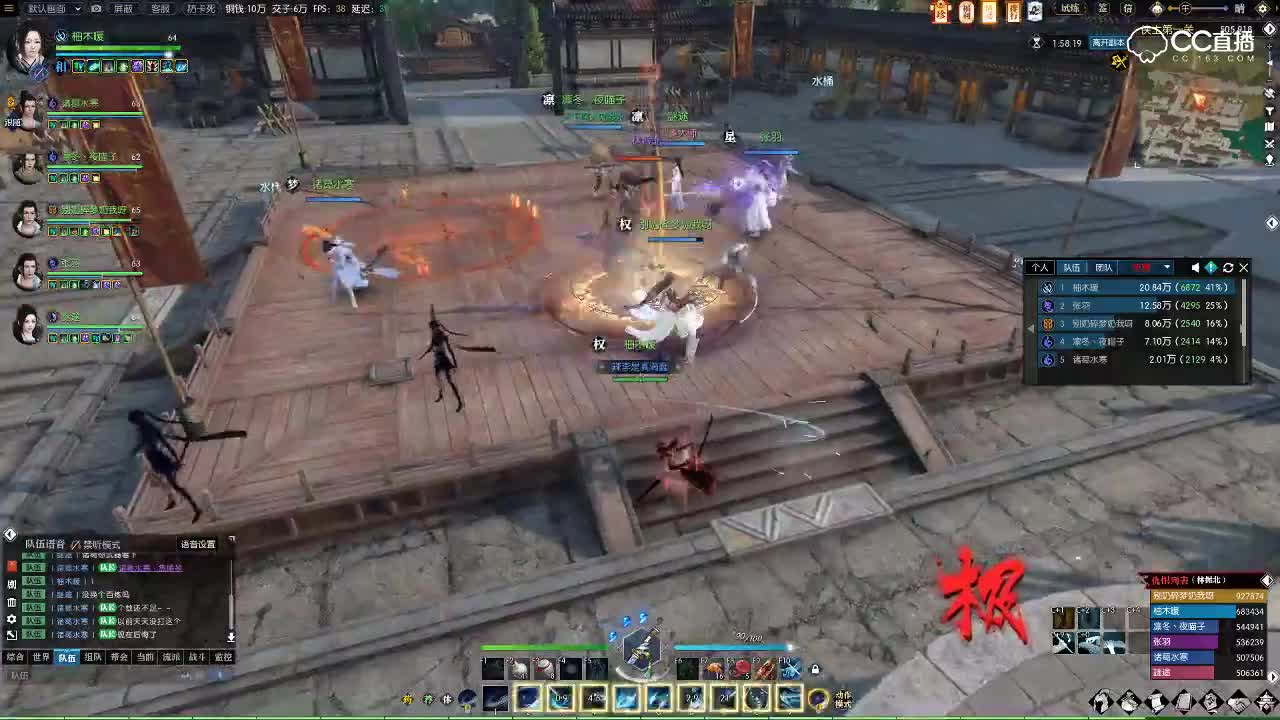The height and width of the screenshot is (720, 1280).
Task: Open 语音设置 in the voice panel
Action: [x=198, y=544]
